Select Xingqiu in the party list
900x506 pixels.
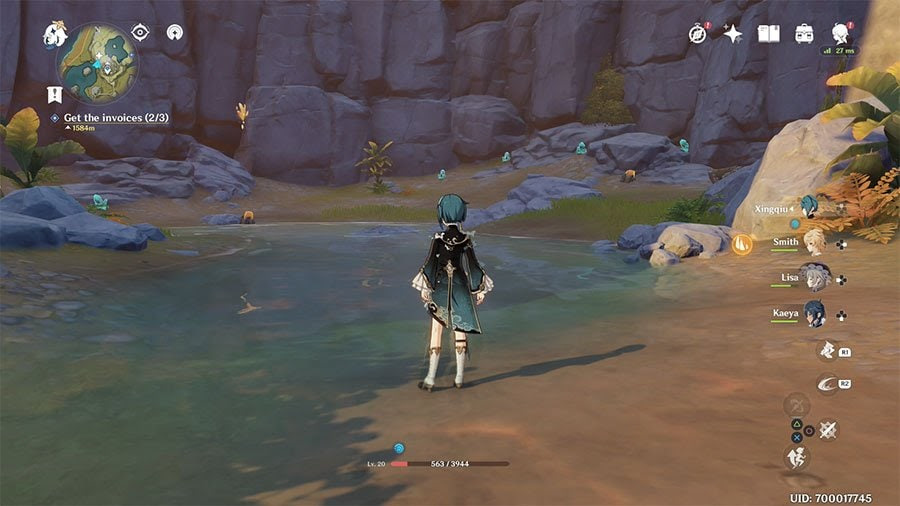tap(808, 205)
